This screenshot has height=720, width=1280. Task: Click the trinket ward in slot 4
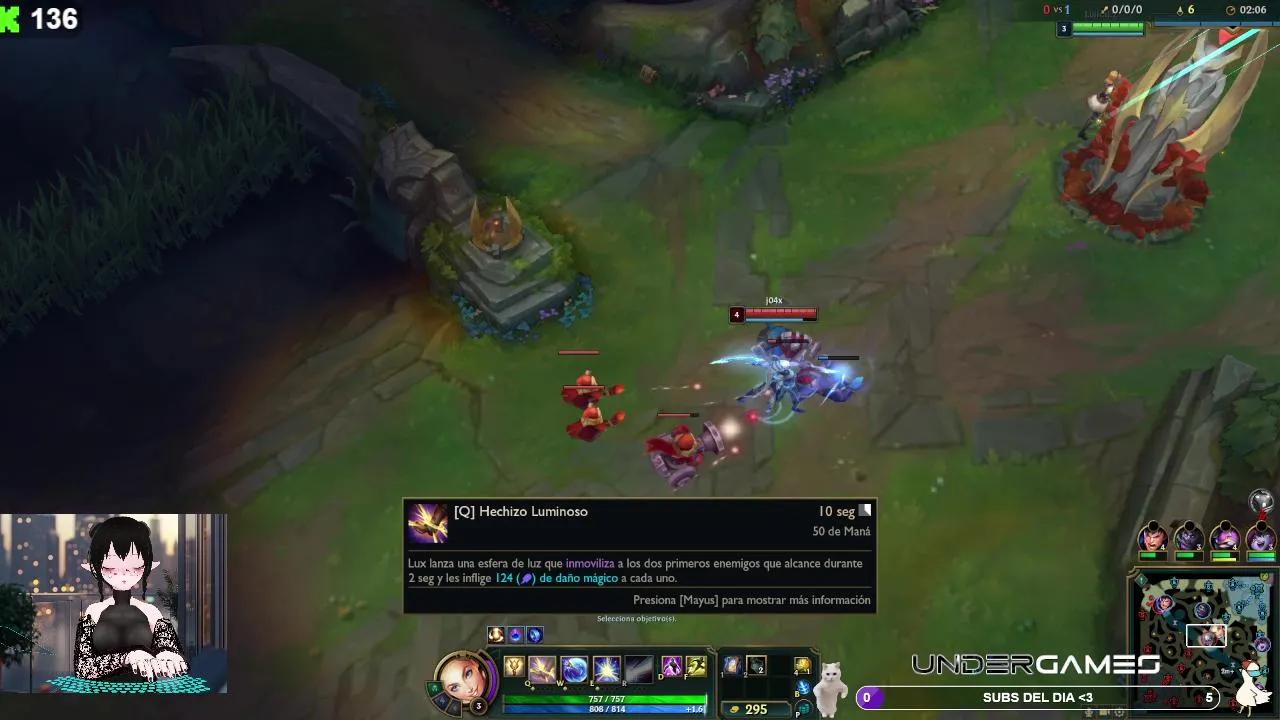pyautogui.click(x=801, y=667)
